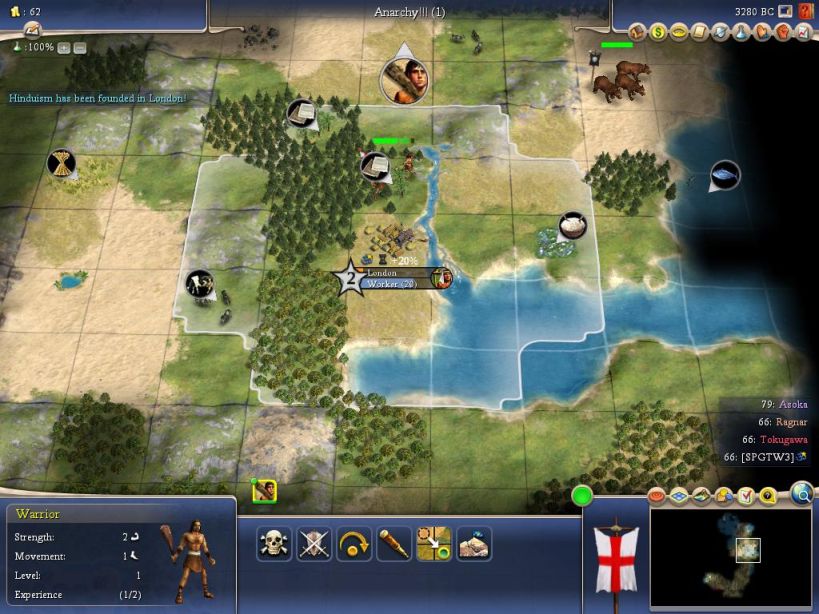Select the Go To move command
This screenshot has height=614, width=819.
(434, 544)
